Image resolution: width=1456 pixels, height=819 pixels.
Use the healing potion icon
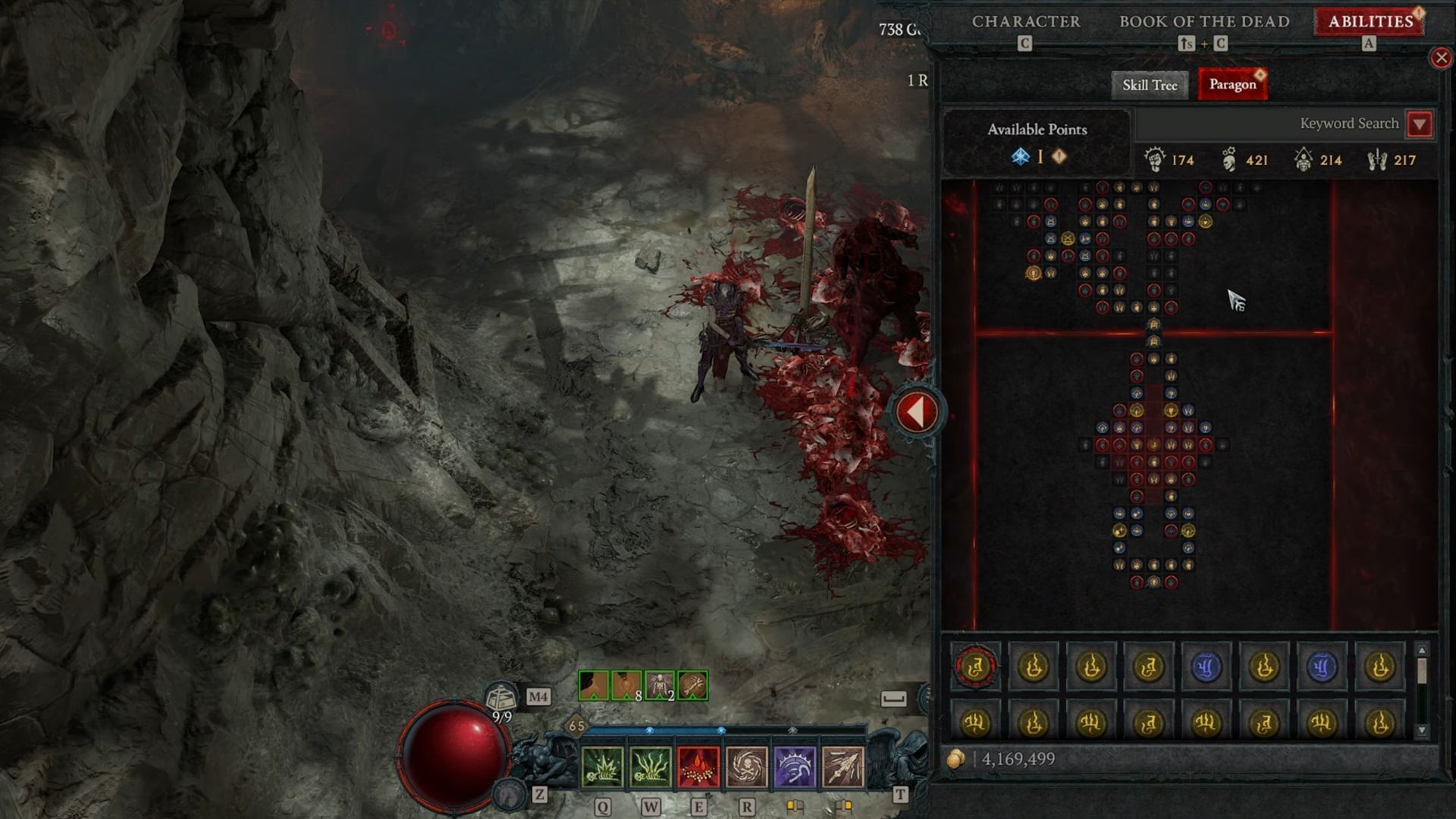pos(500,696)
